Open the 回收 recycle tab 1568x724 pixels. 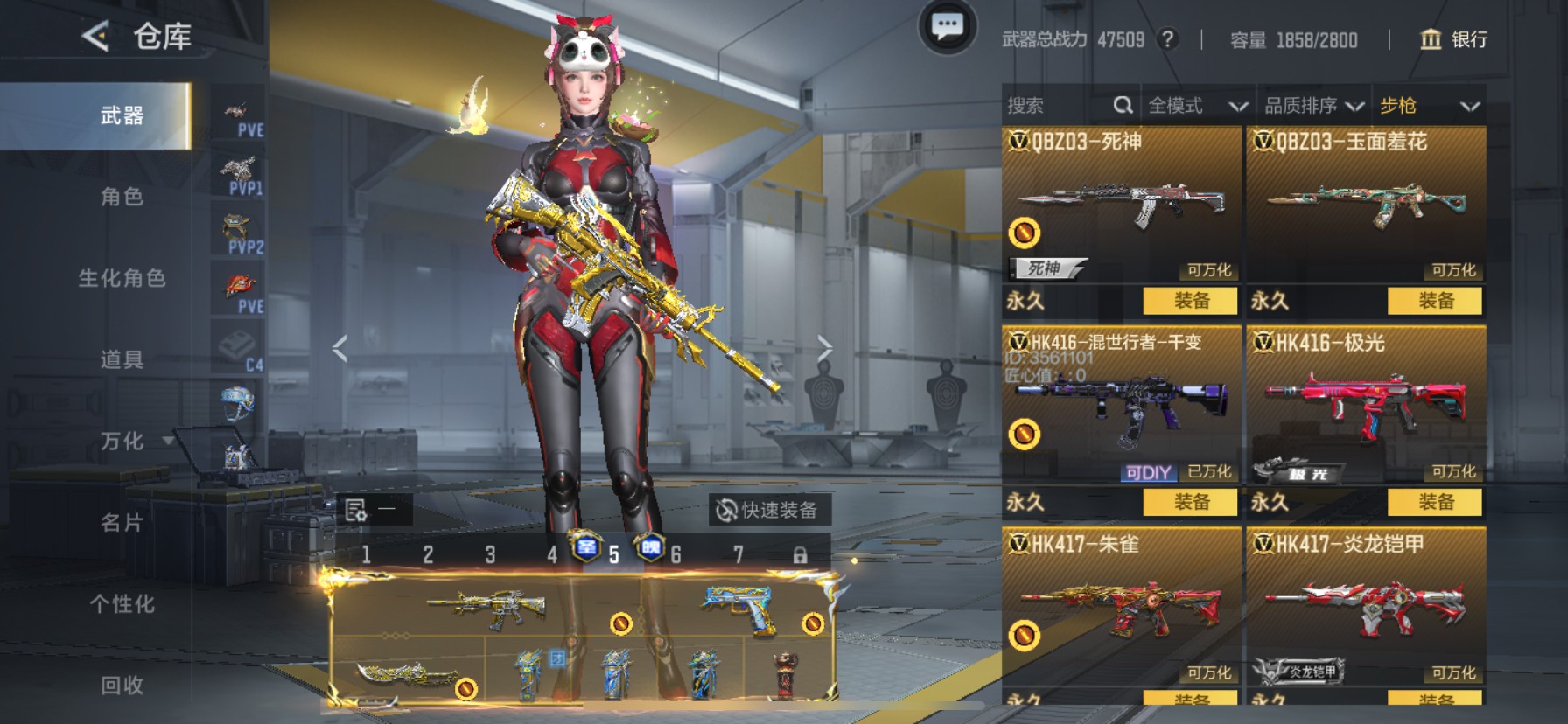tap(122, 686)
